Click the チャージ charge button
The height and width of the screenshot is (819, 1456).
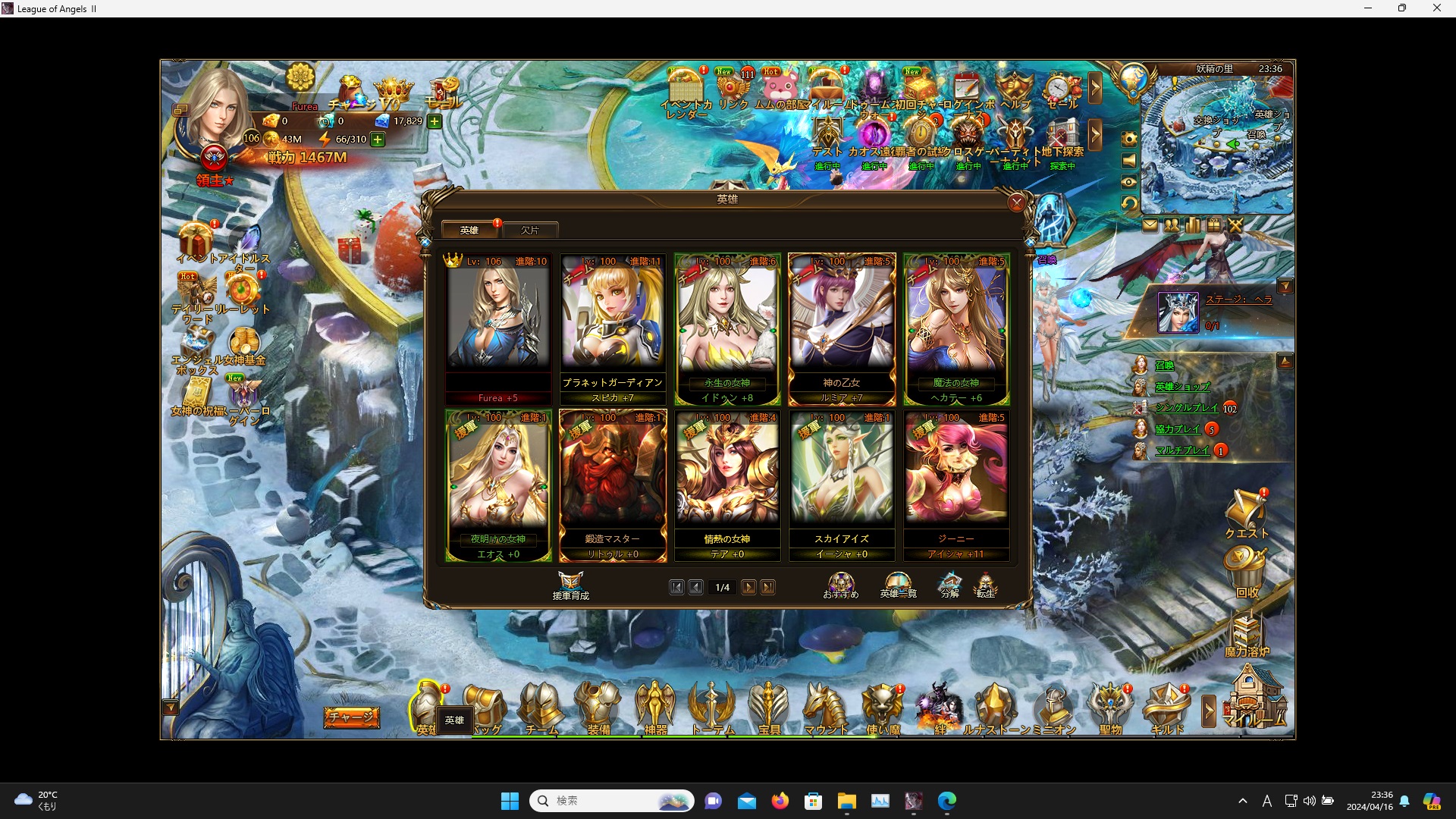coord(351,717)
